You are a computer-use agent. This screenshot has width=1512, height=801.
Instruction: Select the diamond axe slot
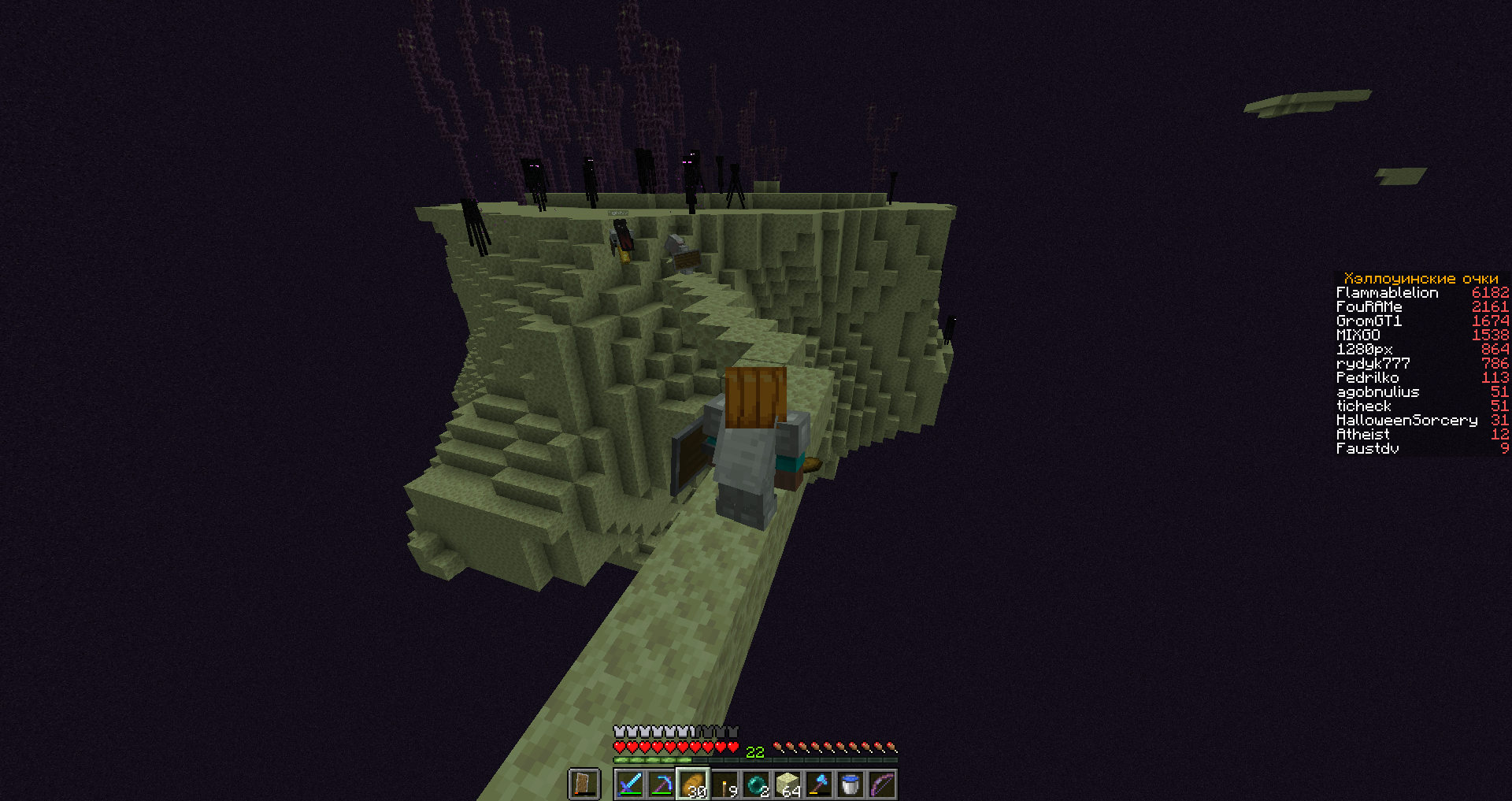819,784
